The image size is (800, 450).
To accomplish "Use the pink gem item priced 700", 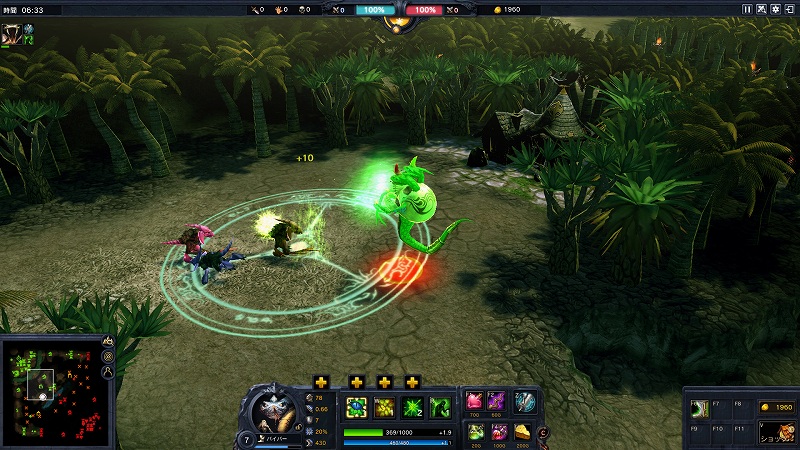I will click(475, 401).
